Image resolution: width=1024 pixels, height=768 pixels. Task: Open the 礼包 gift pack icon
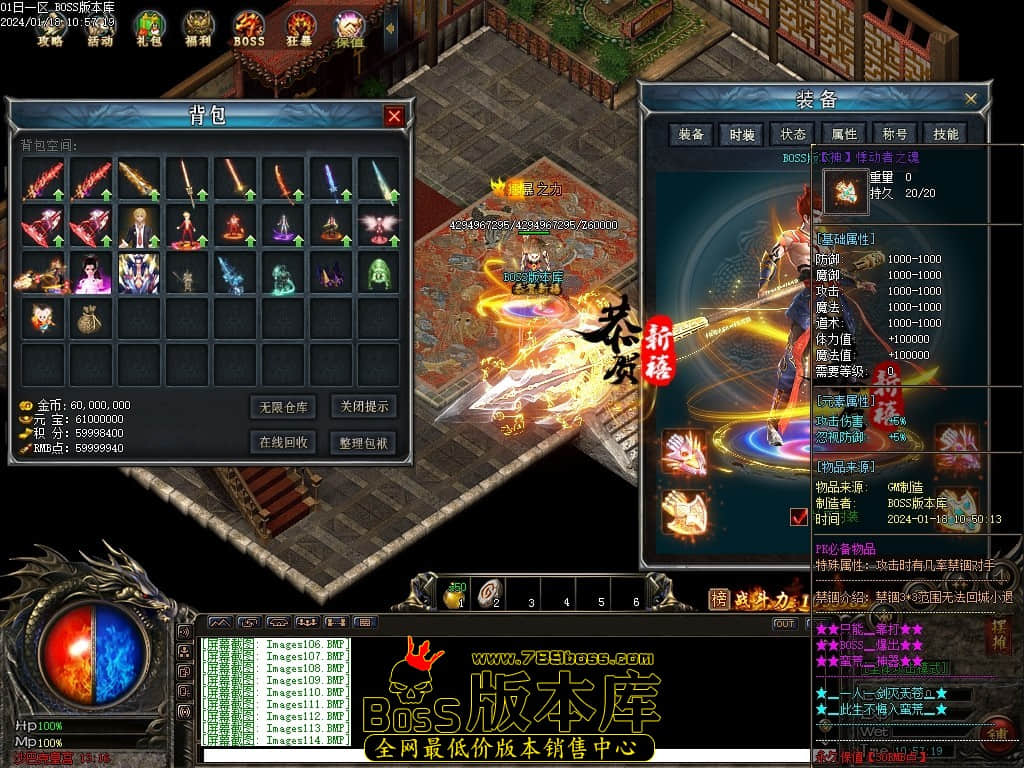tap(150, 28)
